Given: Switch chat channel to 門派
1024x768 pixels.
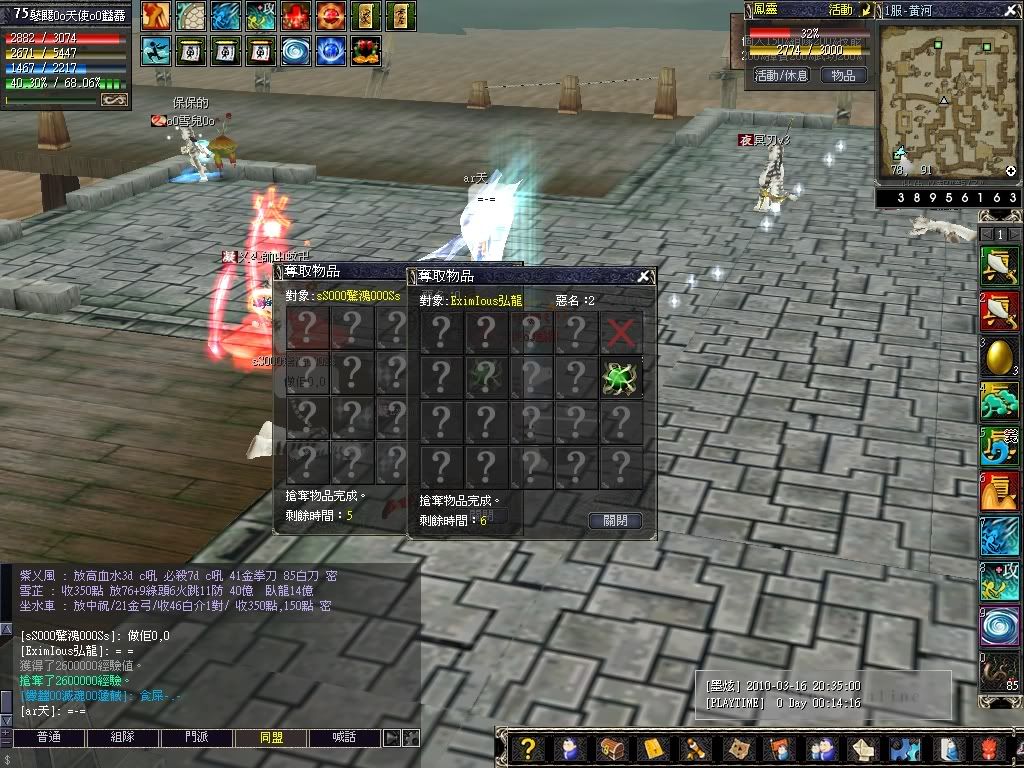Looking at the screenshot, I should [198, 738].
